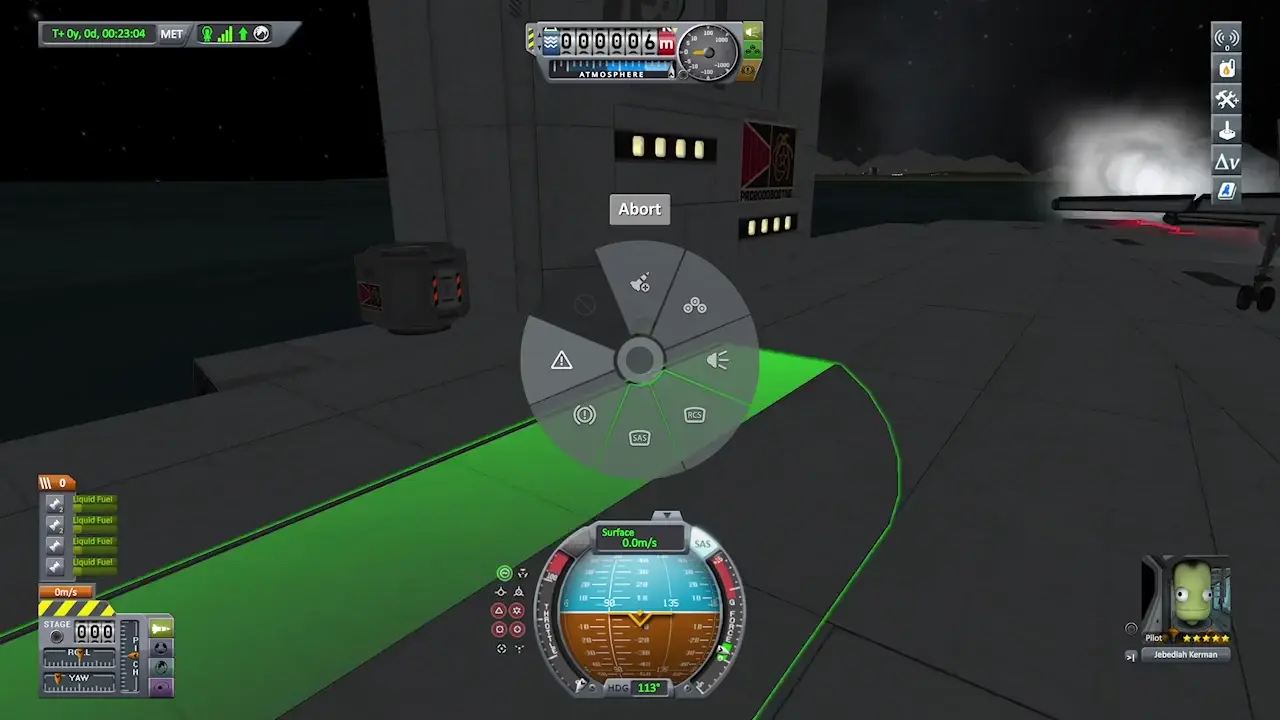Toggle the lights wedge in radial menu
Viewport: 1280px width, 720px height.
717,360
